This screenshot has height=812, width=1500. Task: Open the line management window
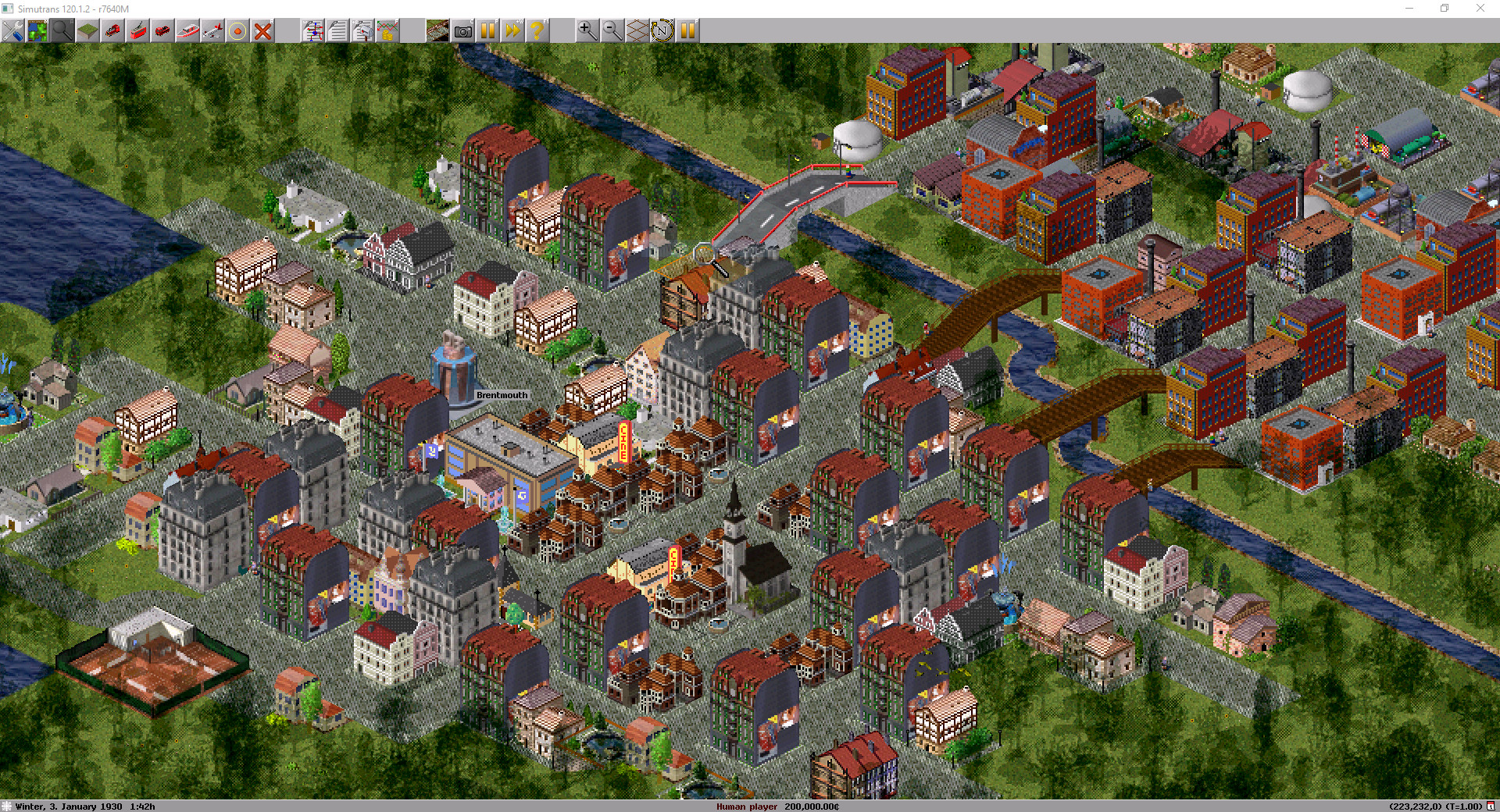coord(313,31)
